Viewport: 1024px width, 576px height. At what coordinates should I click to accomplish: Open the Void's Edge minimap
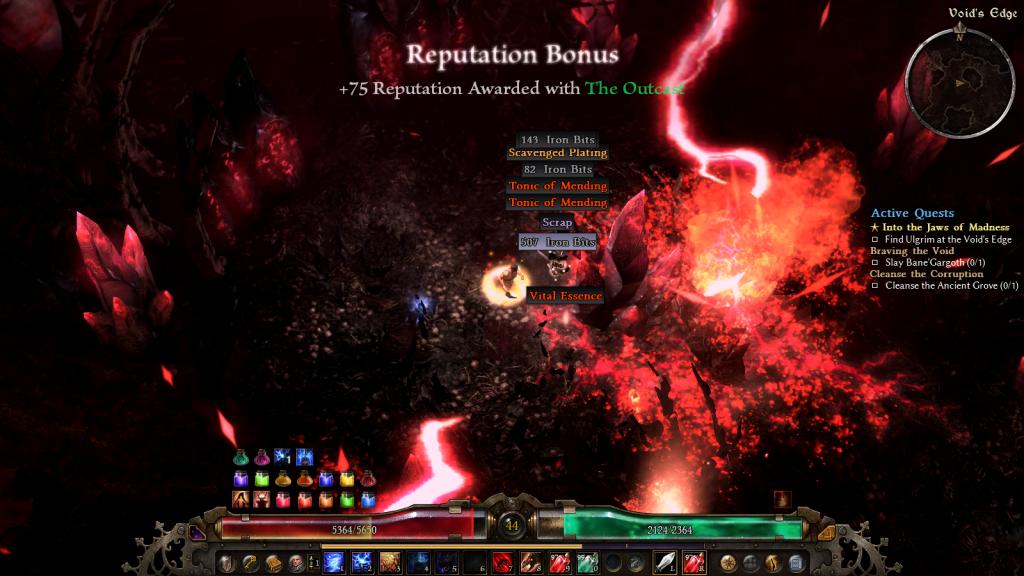[957, 82]
